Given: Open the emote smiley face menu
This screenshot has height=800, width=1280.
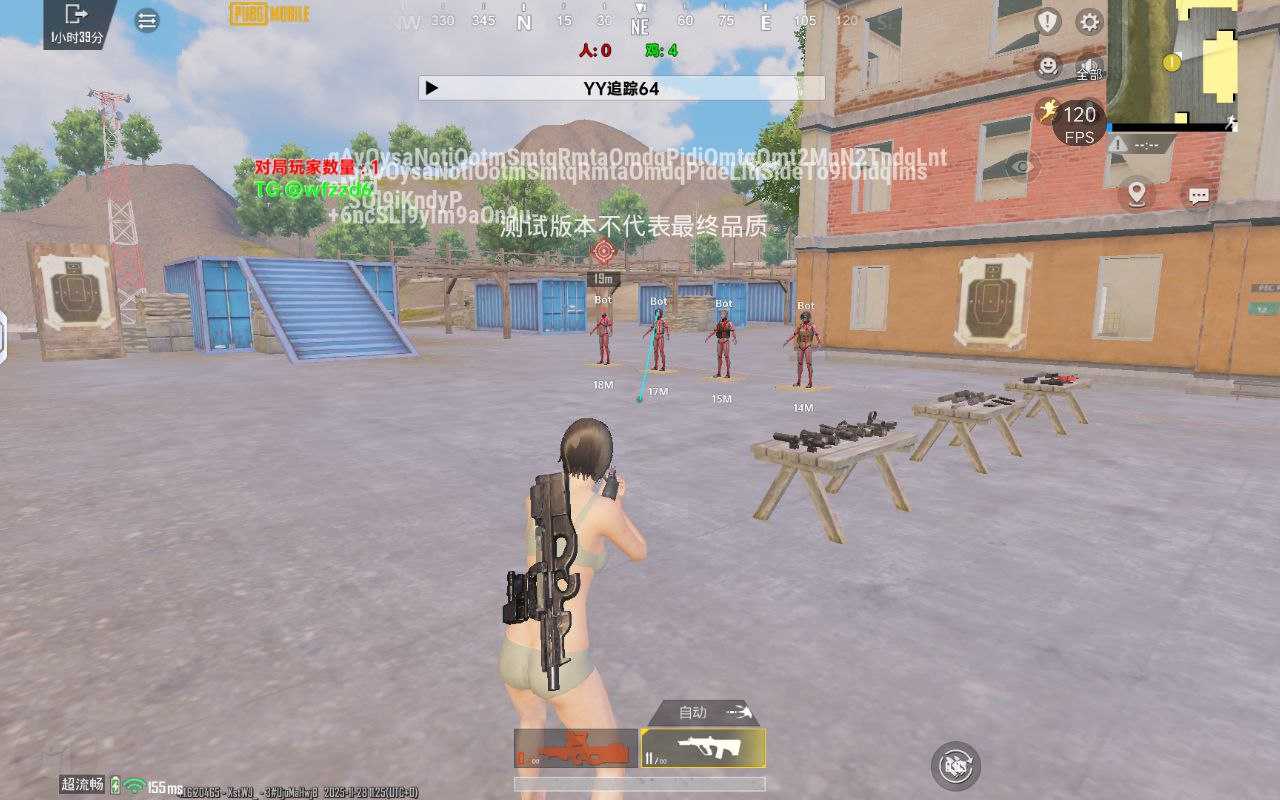Looking at the screenshot, I should (1047, 66).
